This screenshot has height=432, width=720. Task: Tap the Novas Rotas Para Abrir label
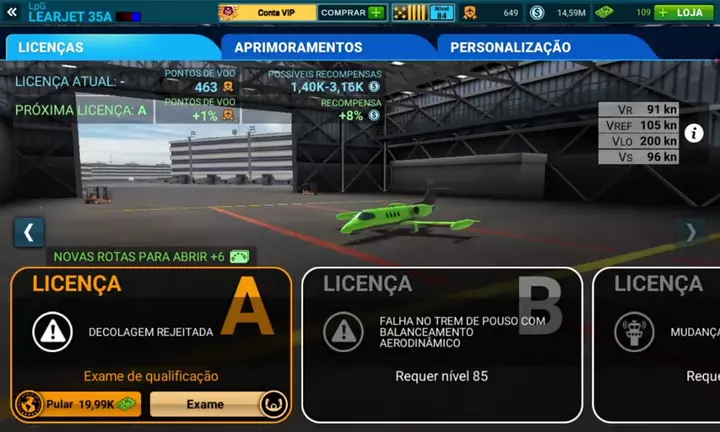pyautogui.click(x=140, y=256)
